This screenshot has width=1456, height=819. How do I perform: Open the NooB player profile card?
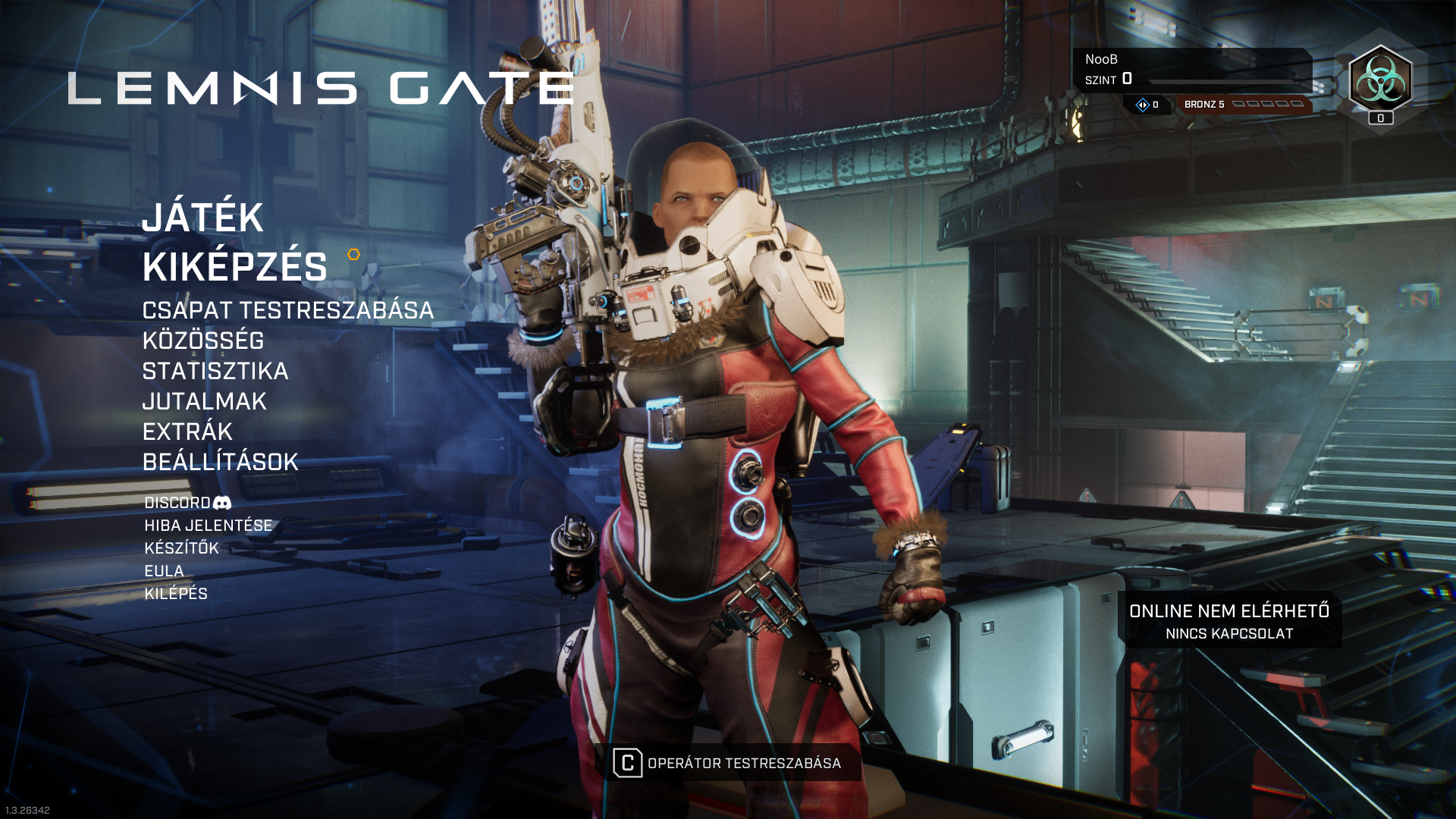tap(1191, 70)
